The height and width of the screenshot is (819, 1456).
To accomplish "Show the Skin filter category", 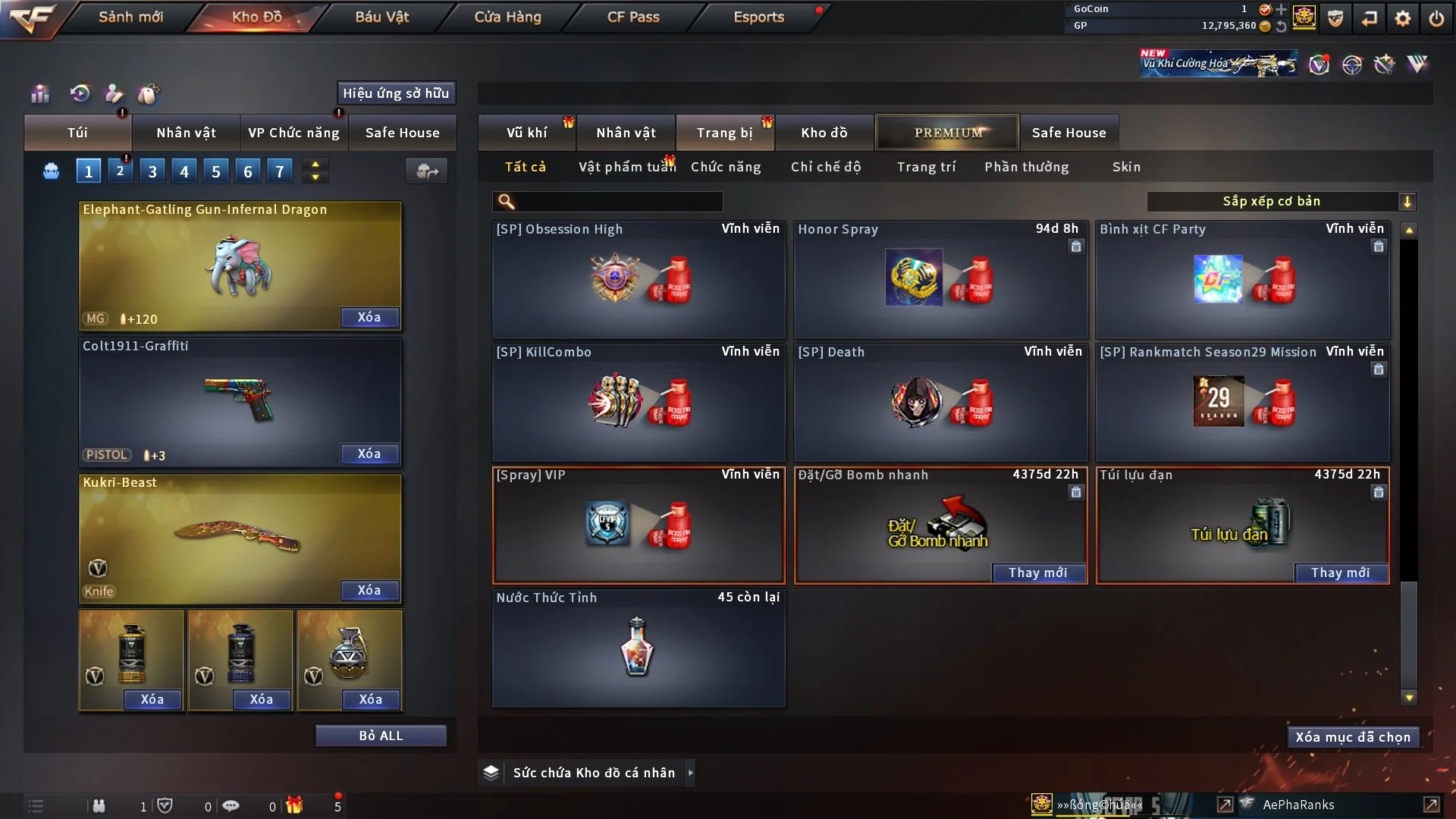I will click(1126, 167).
